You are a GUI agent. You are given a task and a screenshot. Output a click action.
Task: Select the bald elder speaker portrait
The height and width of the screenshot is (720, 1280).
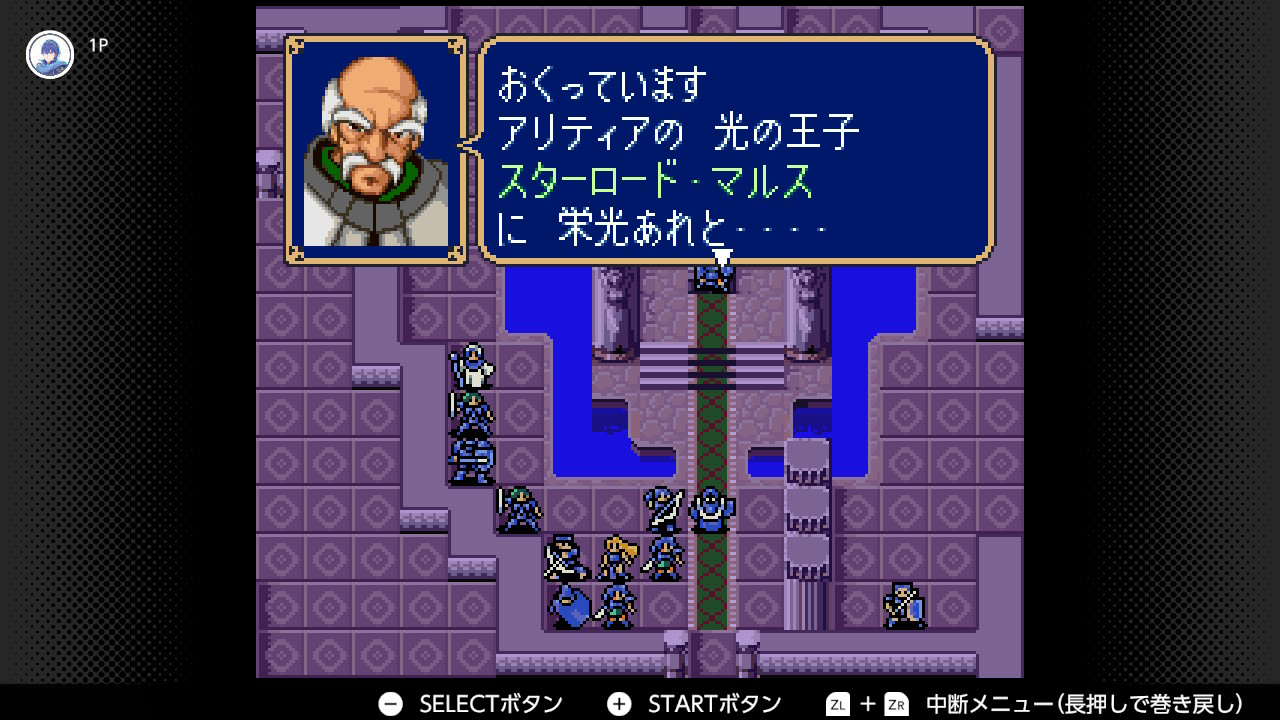point(376,151)
